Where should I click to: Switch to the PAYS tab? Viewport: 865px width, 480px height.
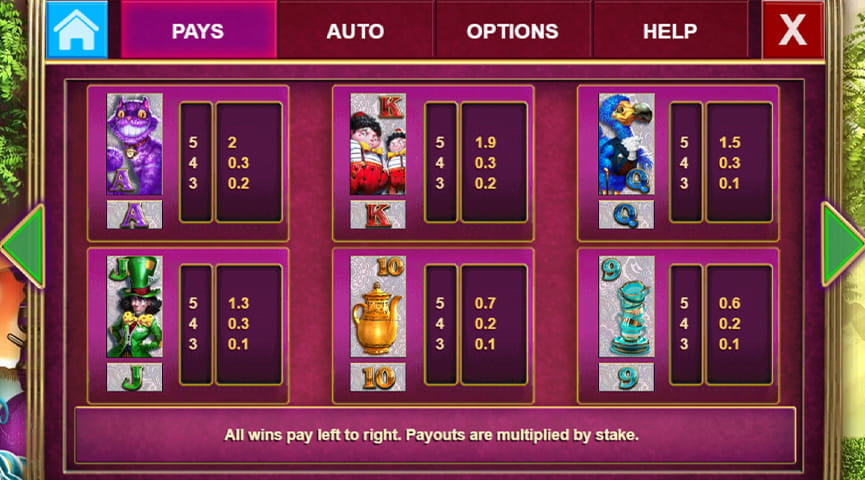pyautogui.click(x=197, y=30)
